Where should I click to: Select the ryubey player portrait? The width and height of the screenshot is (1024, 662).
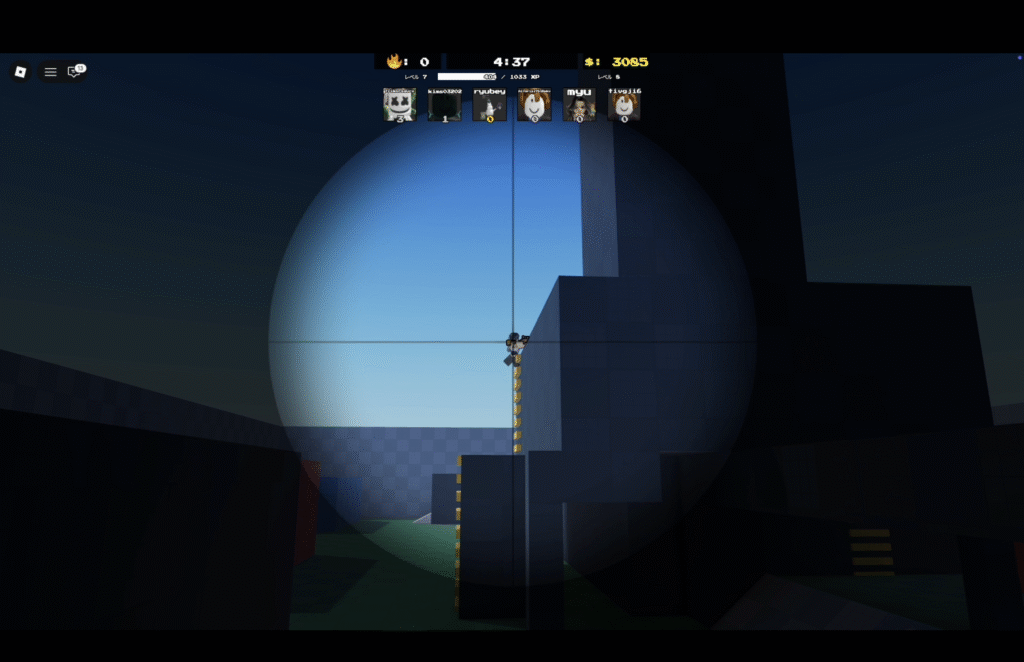point(490,105)
